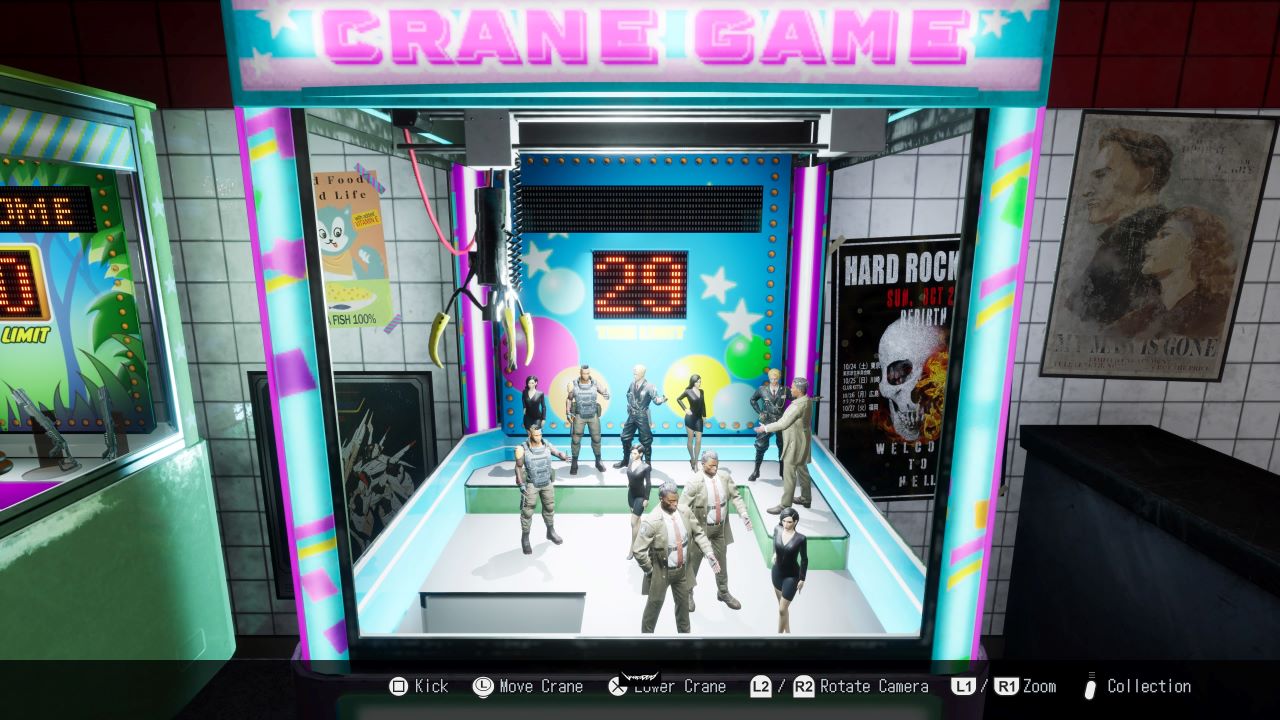1280x720 pixels.
Task: Select the L2 trigger icon for Rotate Camera
Action: coord(761,687)
